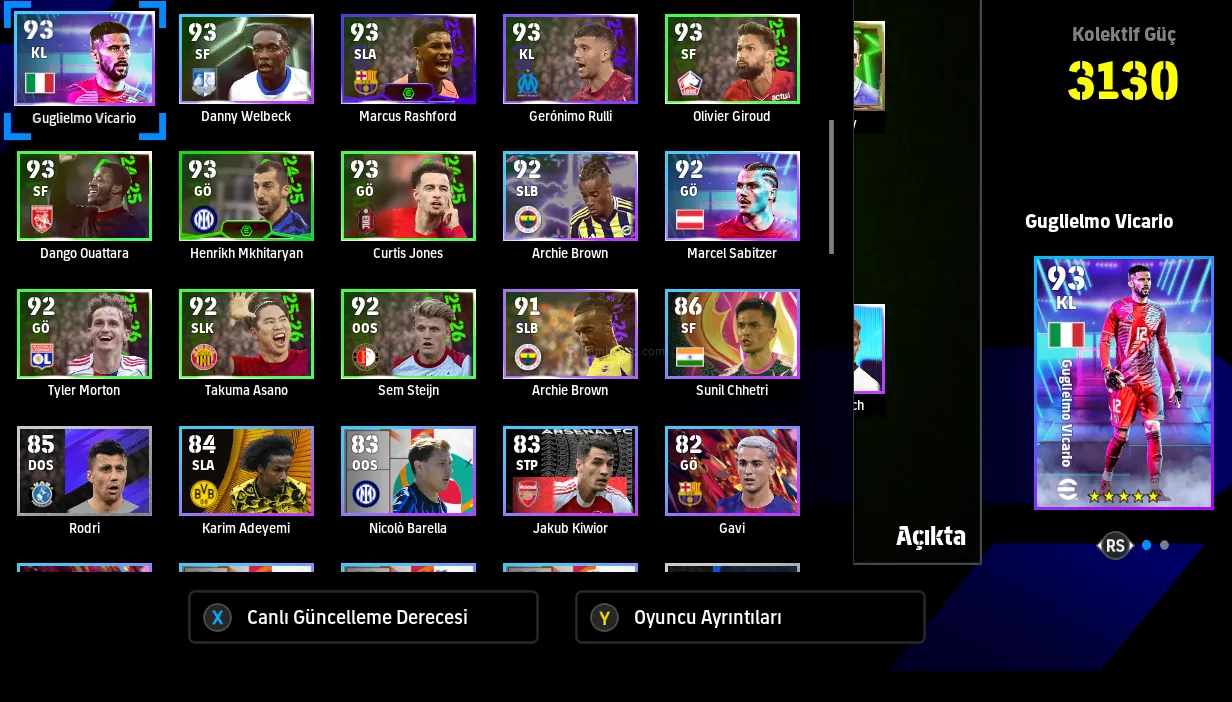The width and height of the screenshot is (1232, 702).
Task: Click the player list scrollbar
Action: [x=831, y=187]
